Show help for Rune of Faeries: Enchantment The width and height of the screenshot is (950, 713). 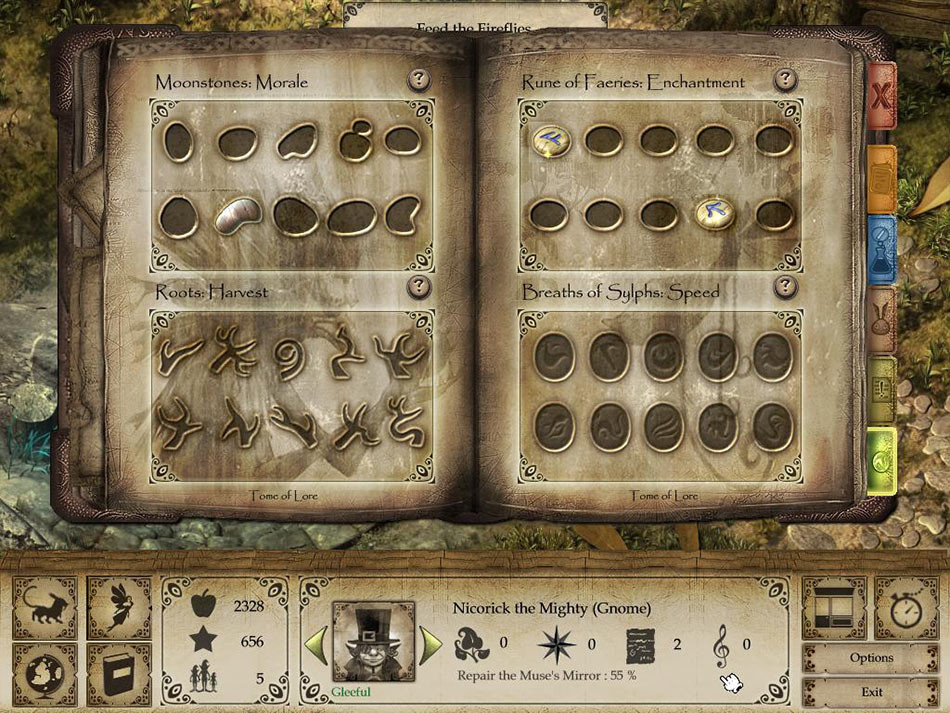(786, 80)
